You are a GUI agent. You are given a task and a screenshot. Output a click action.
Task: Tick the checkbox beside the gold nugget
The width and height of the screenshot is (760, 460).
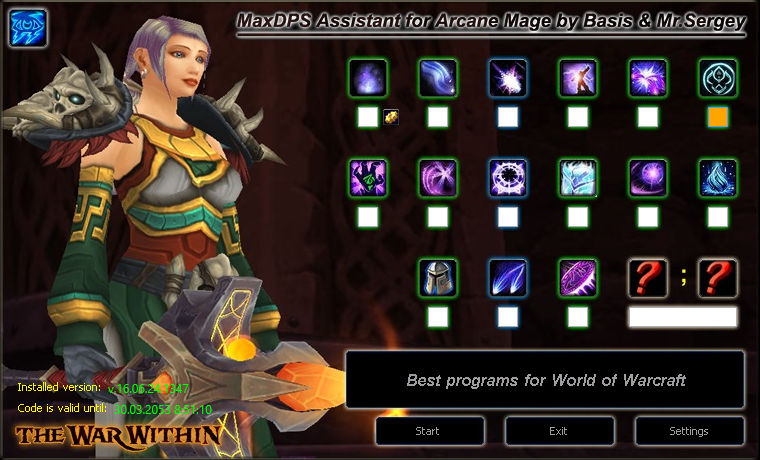(368, 117)
